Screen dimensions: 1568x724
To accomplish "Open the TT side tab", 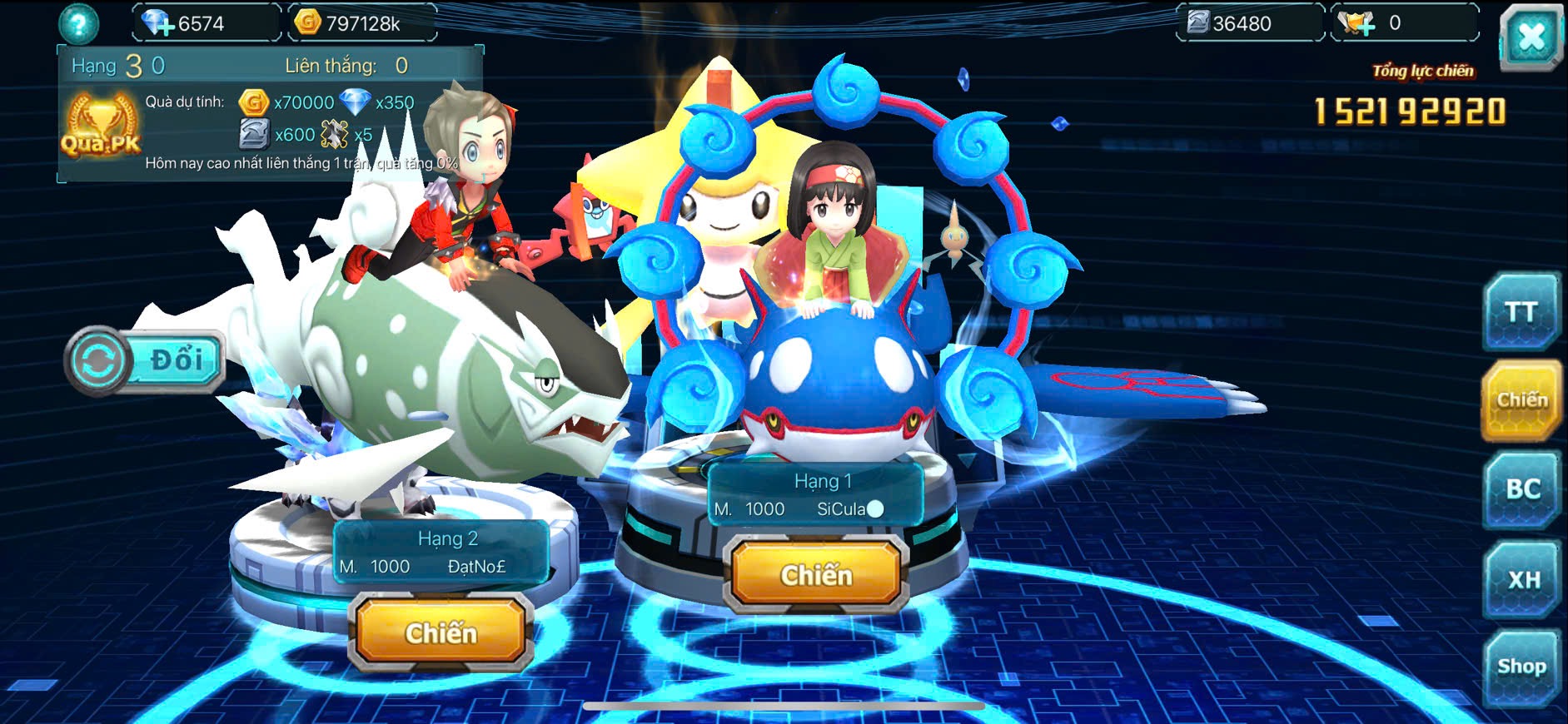I will point(1521,312).
